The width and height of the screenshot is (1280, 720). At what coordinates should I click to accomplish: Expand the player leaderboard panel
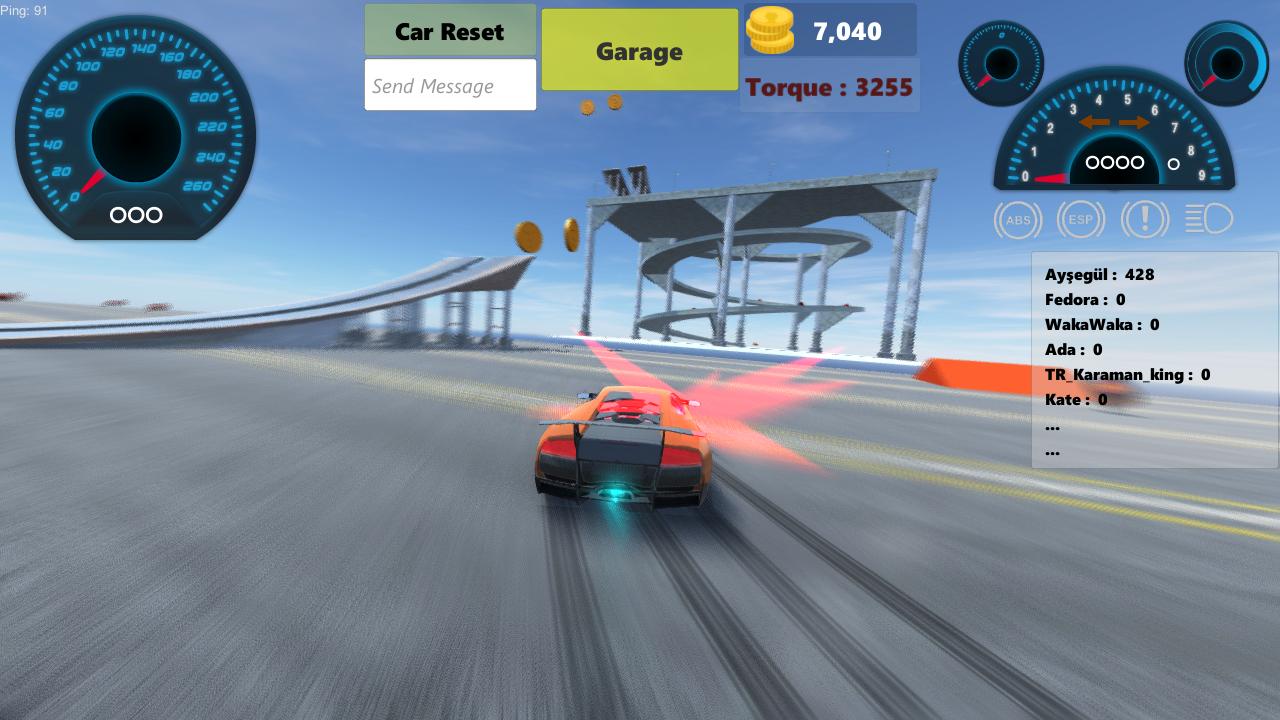click(x=1154, y=360)
